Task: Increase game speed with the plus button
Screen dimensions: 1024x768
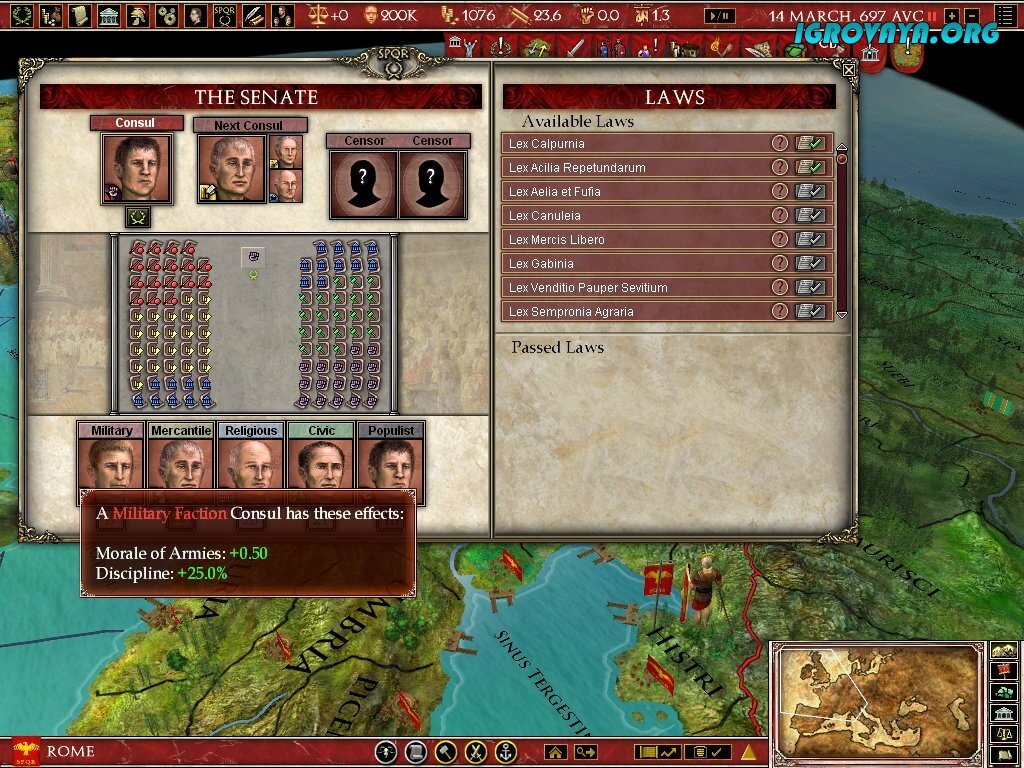Action: (951, 16)
